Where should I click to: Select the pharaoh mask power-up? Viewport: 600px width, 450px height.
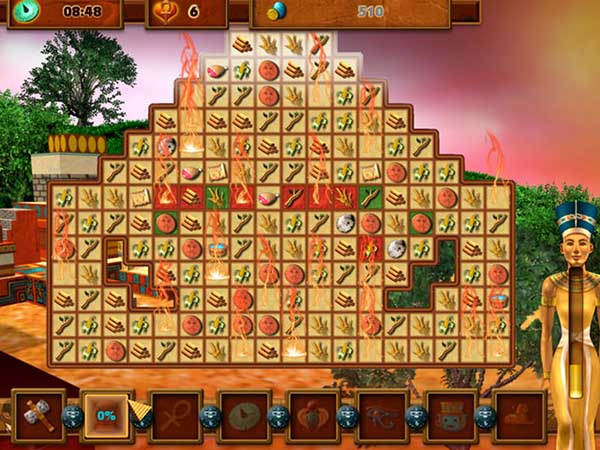click(x=450, y=416)
